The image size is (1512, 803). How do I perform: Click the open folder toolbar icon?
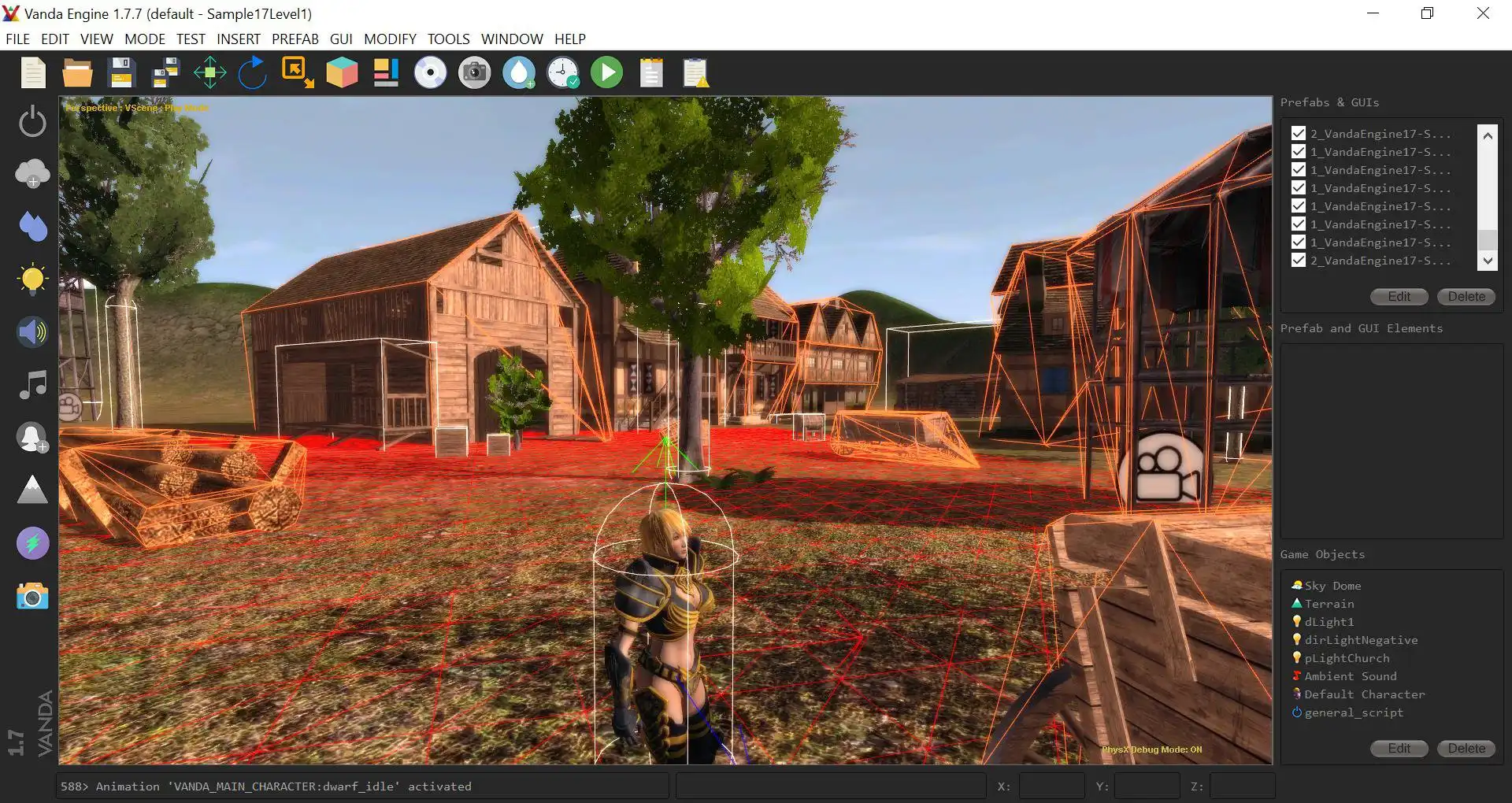77,73
